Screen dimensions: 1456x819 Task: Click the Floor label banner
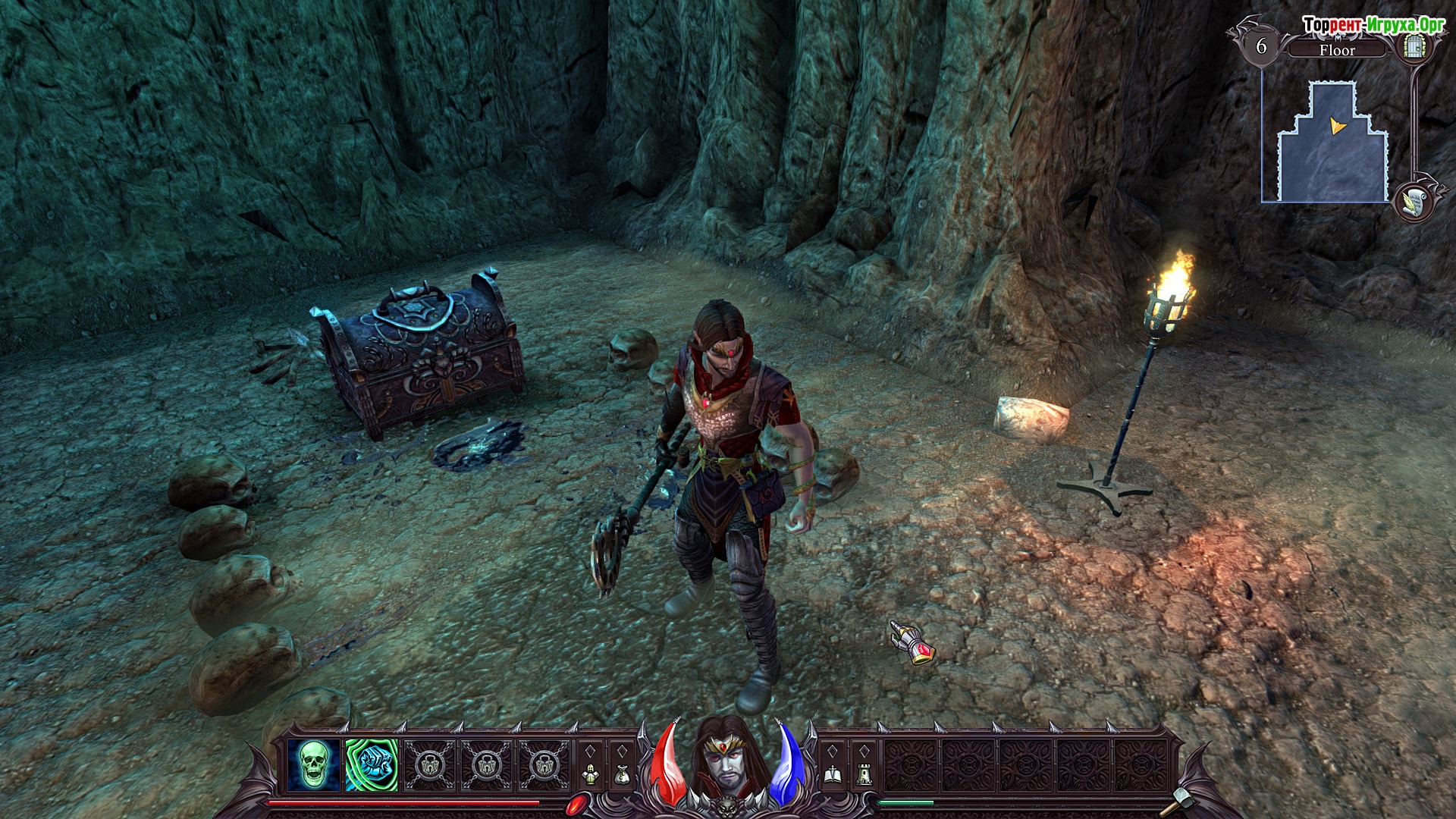tap(1337, 50)
